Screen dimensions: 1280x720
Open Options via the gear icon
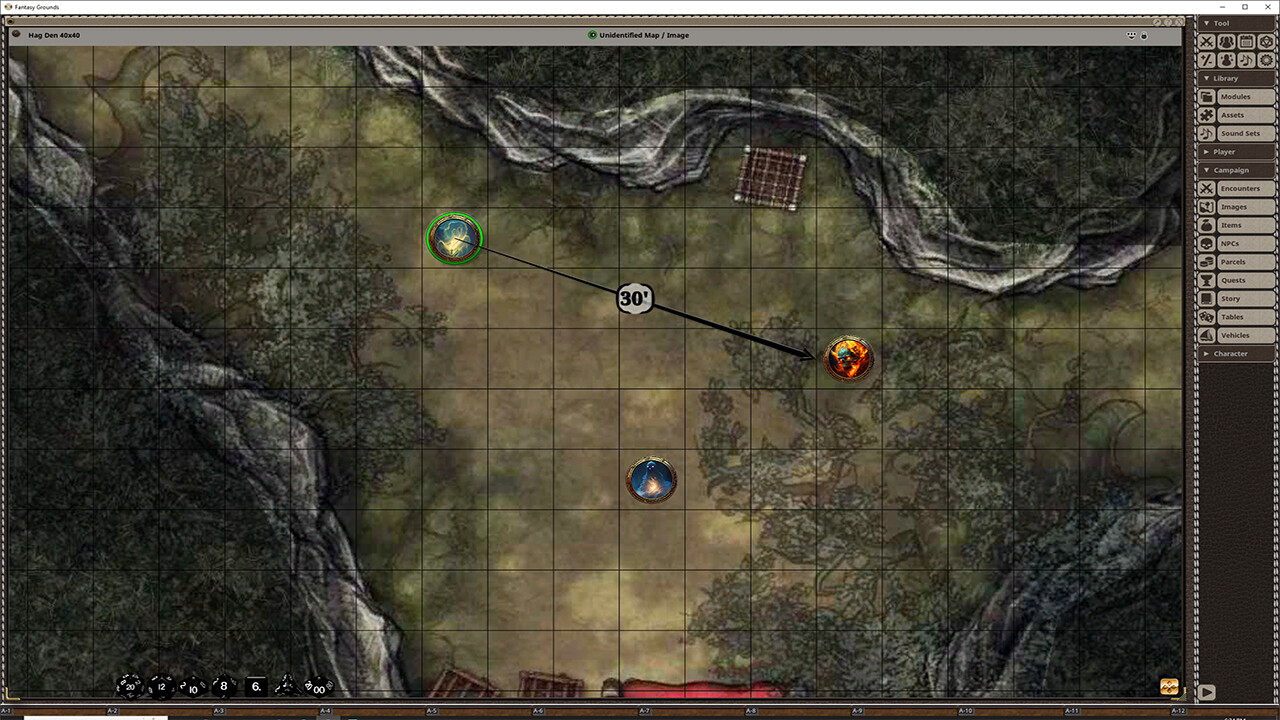(x=1265, y=60)
